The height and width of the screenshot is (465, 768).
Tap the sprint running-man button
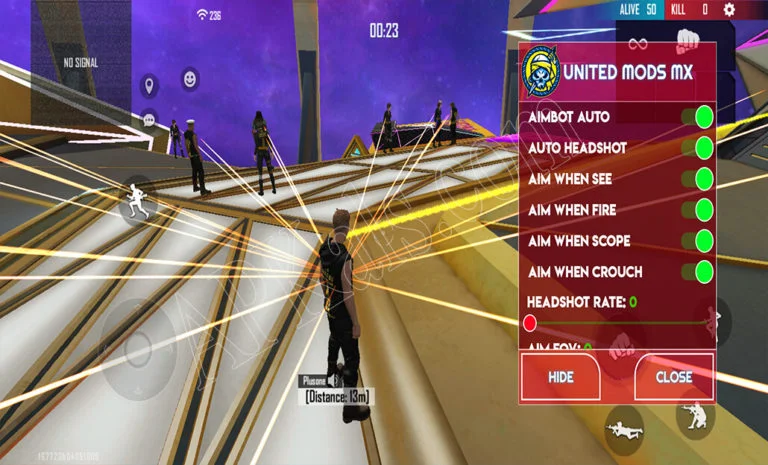click(x=138, y=201)
